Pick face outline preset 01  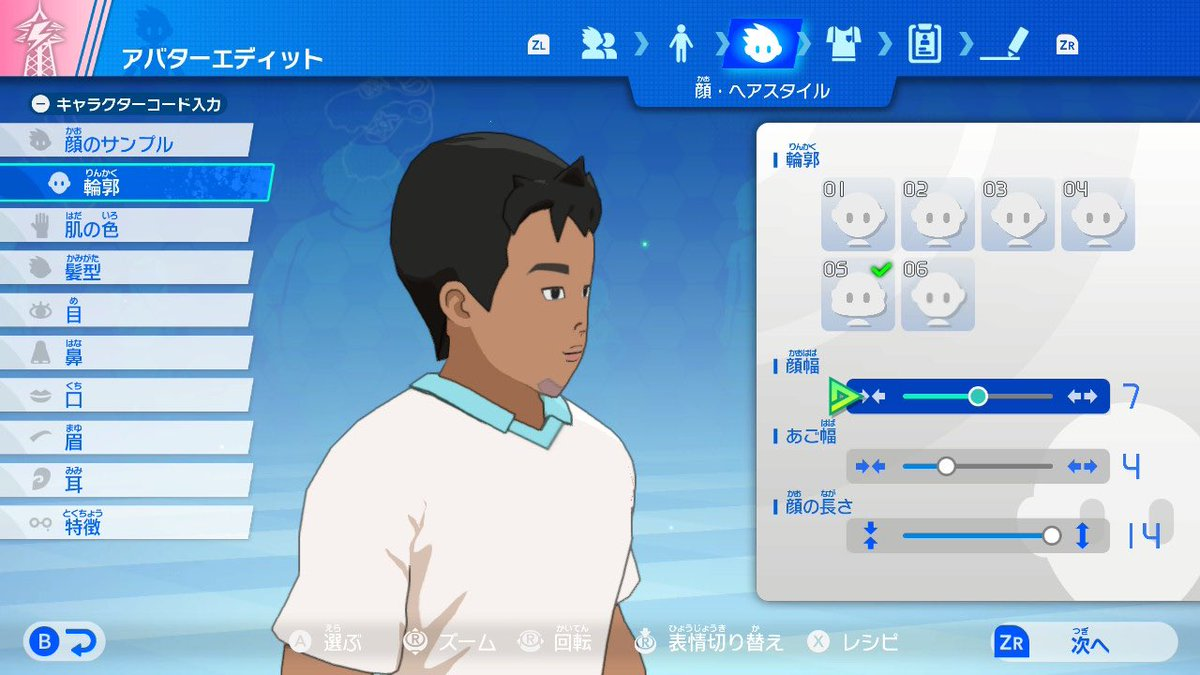(x=858, y=215)
